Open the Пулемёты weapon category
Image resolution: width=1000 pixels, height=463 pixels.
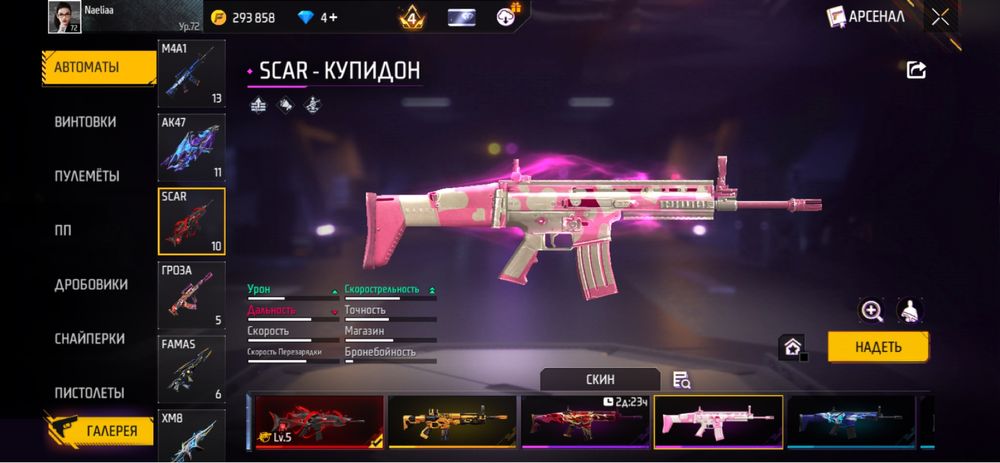pyautogui.click(x=87, y=176)
